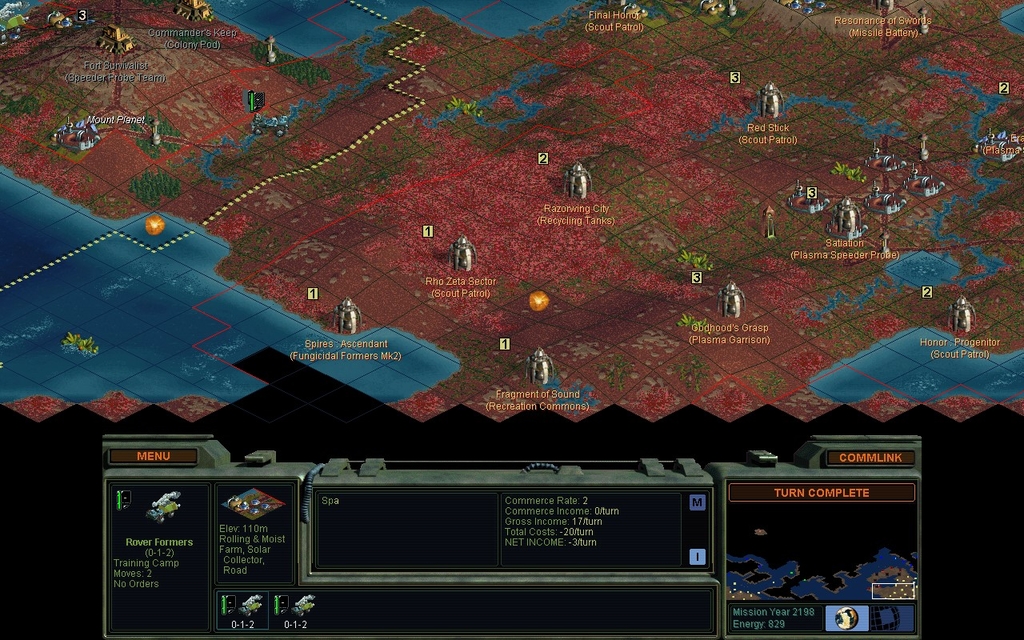Viewport: 1024px width, 640px height.
Task: Open the MENU button
Action: coord(153,457)
